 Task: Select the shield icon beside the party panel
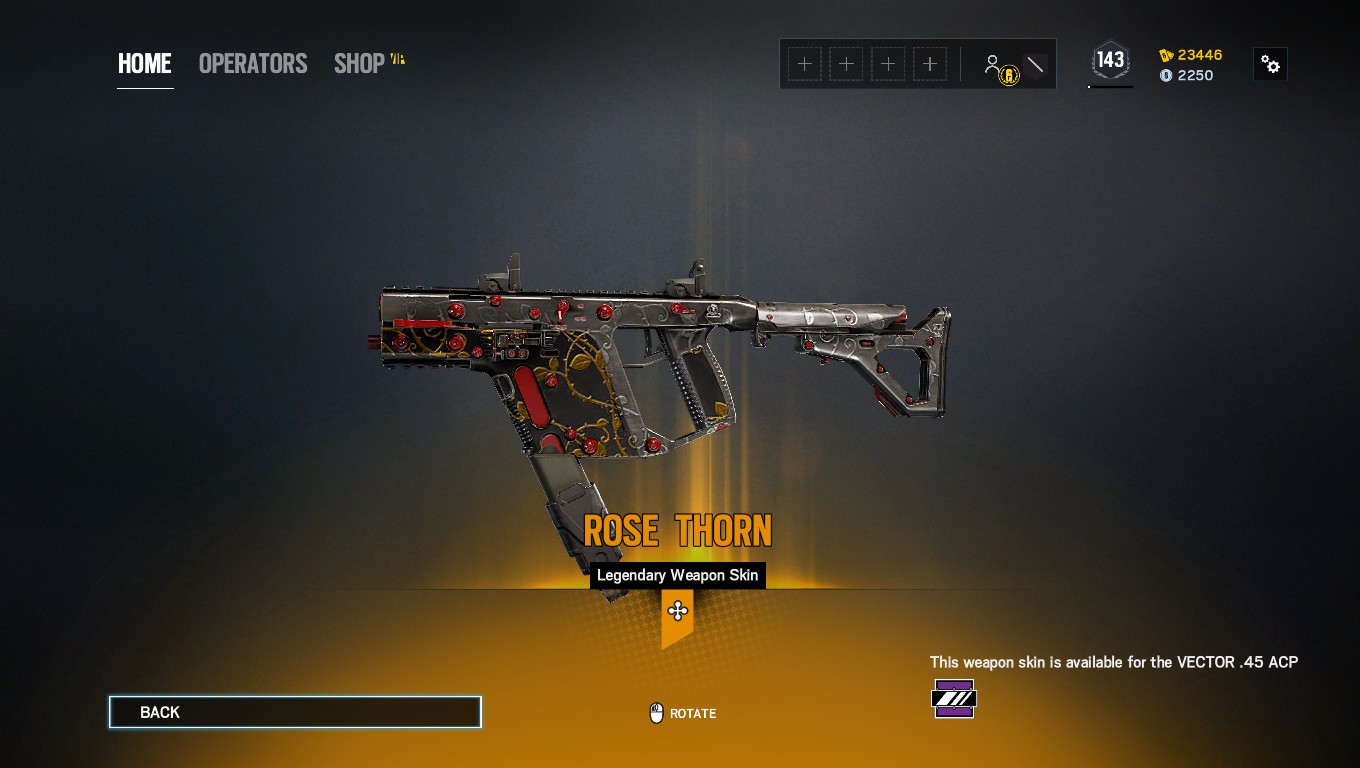coord(1035,63)
